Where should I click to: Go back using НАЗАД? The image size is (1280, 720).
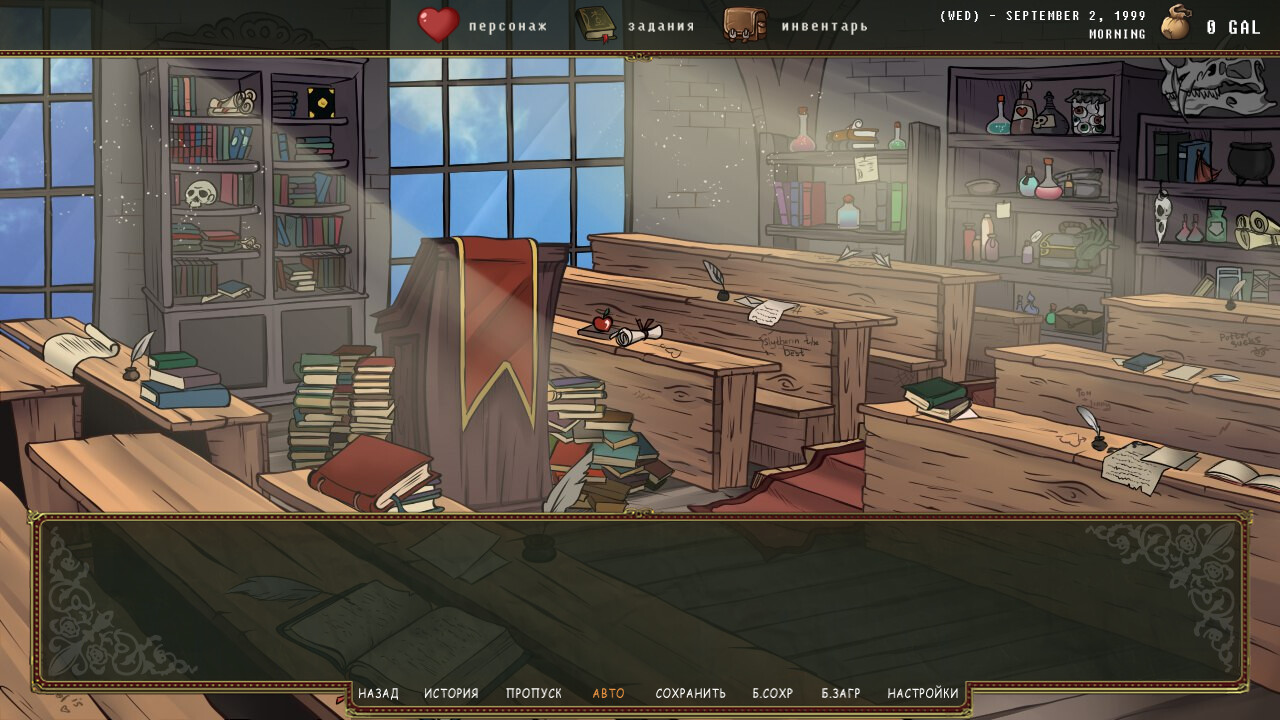click(x=378, y=692)
